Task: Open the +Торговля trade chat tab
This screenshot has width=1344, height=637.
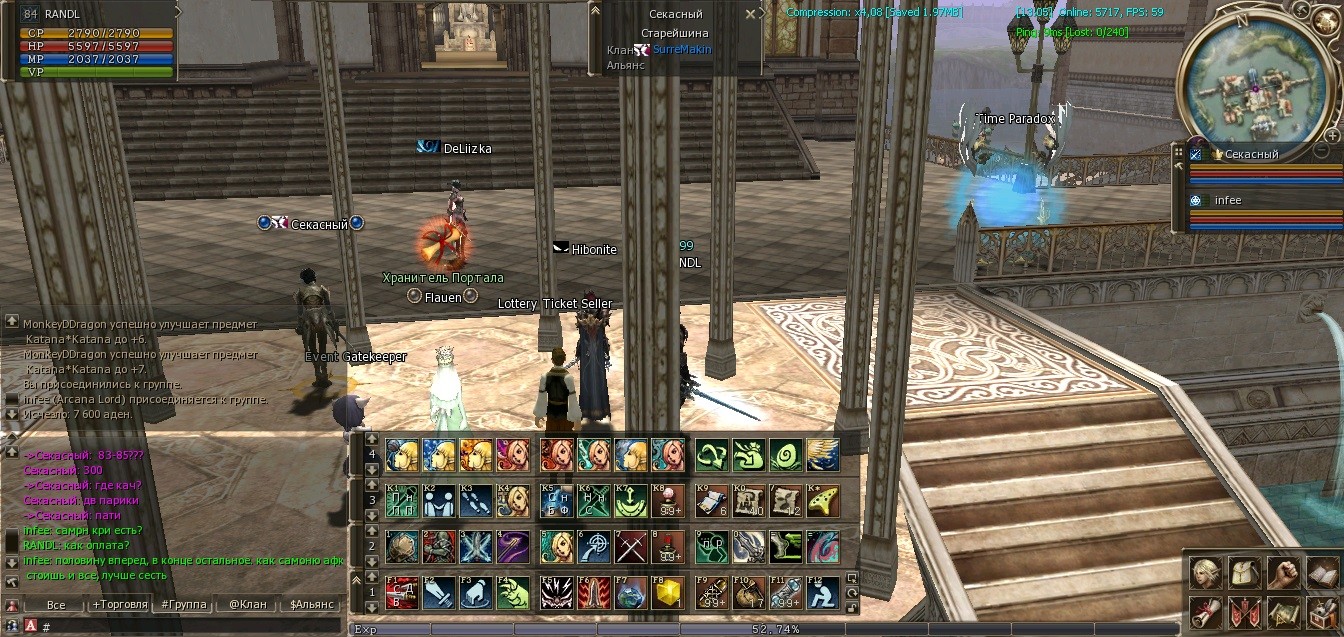Action: pyautogui.click(x=119, y=605)
